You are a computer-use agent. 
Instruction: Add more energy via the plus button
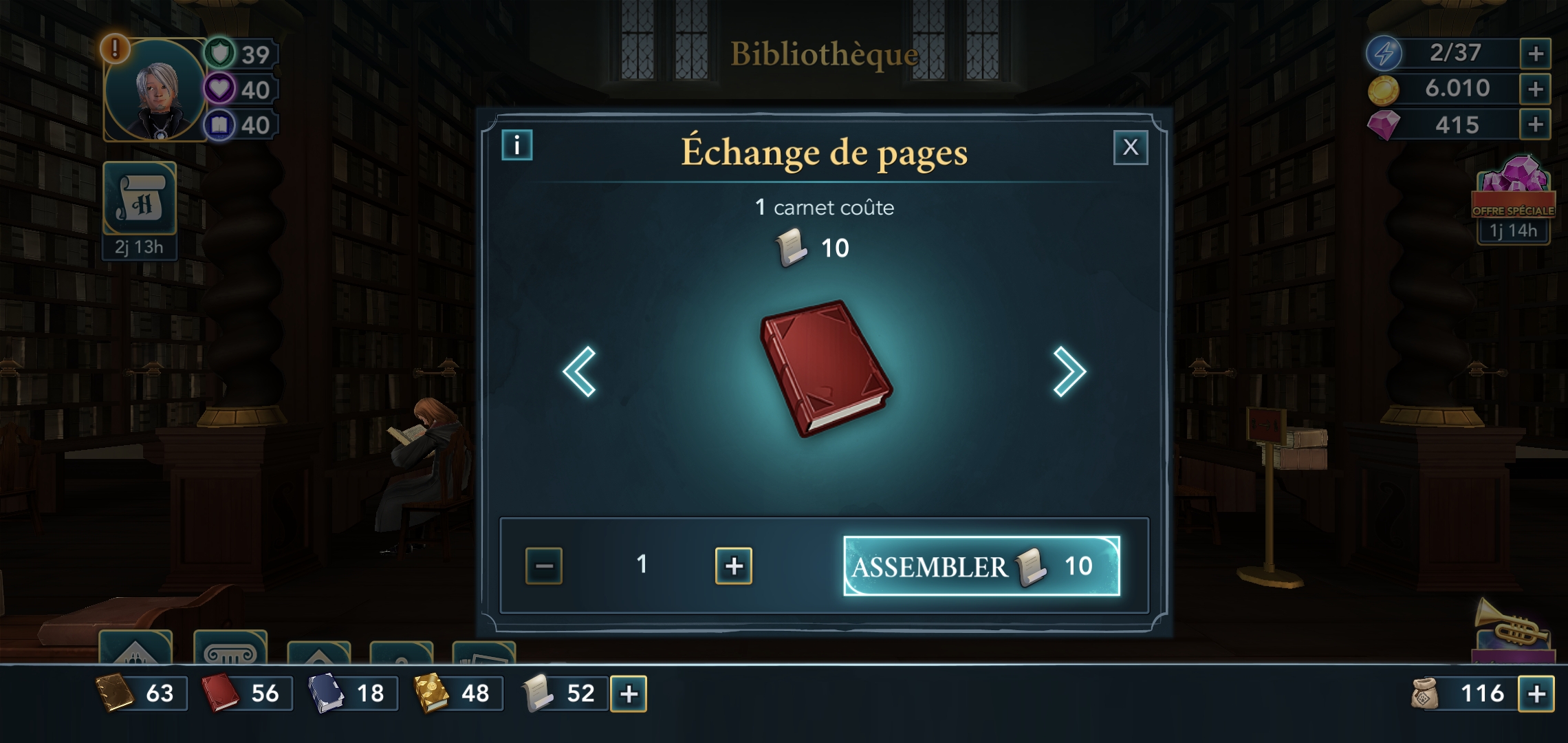(x=1535, y=54)
